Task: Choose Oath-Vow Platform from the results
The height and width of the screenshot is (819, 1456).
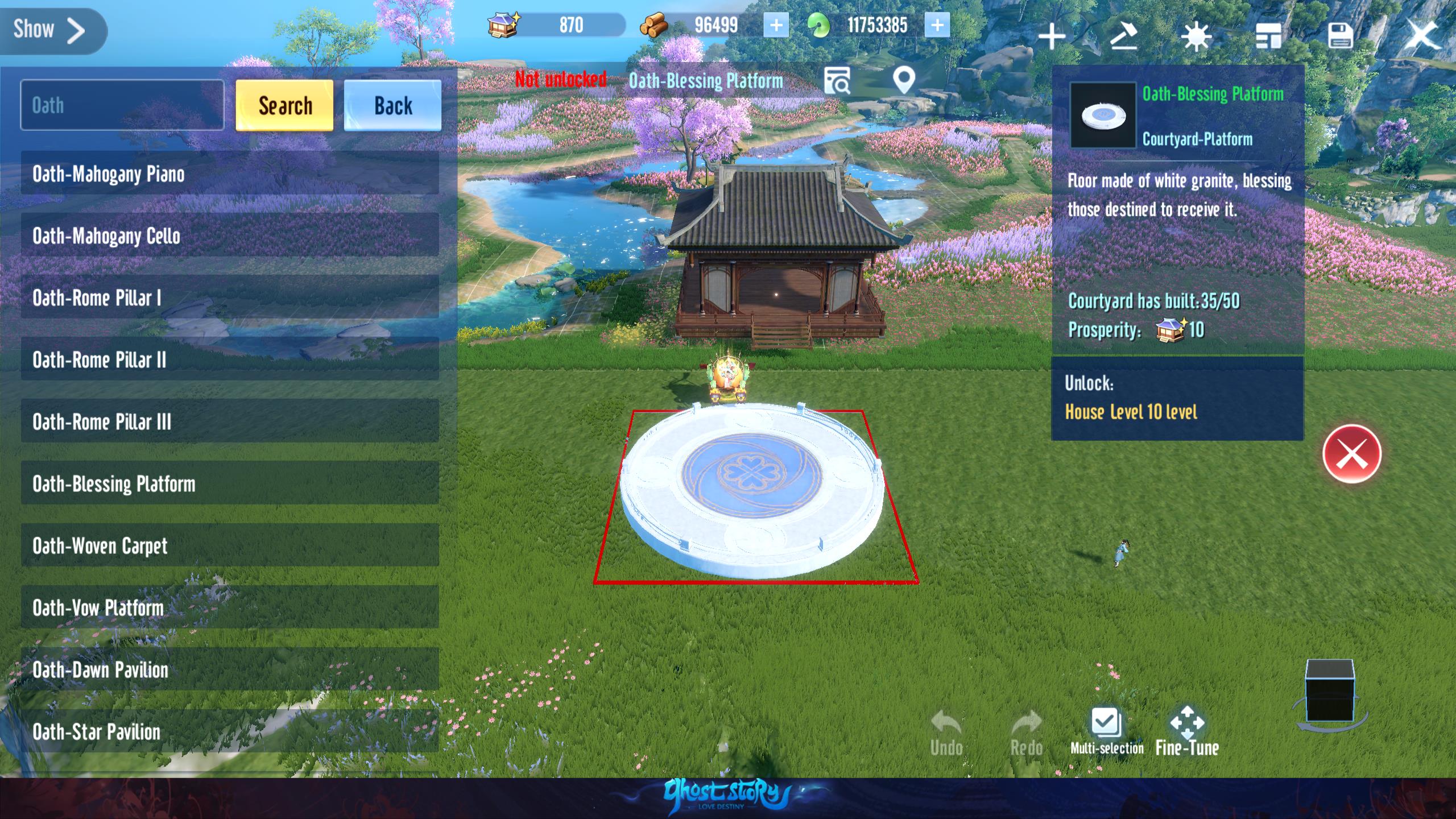Action: (x=230, y=607)
